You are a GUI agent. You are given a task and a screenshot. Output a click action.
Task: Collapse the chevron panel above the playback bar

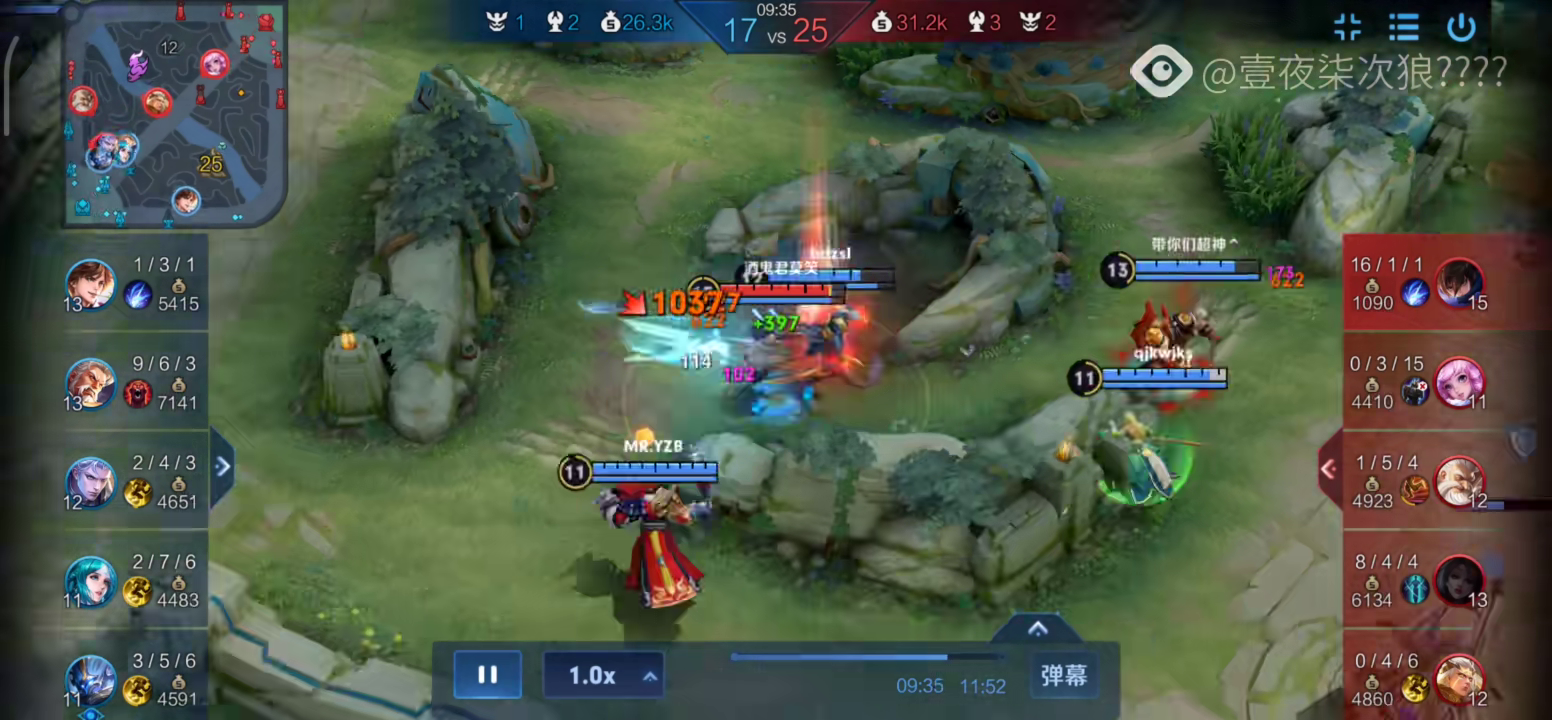point(1037,630)
